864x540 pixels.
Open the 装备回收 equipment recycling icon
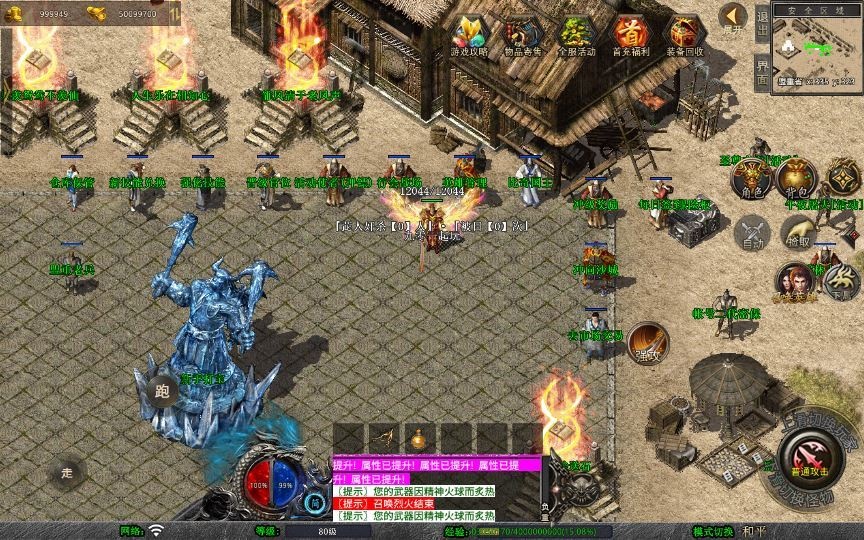click(684, 35)
